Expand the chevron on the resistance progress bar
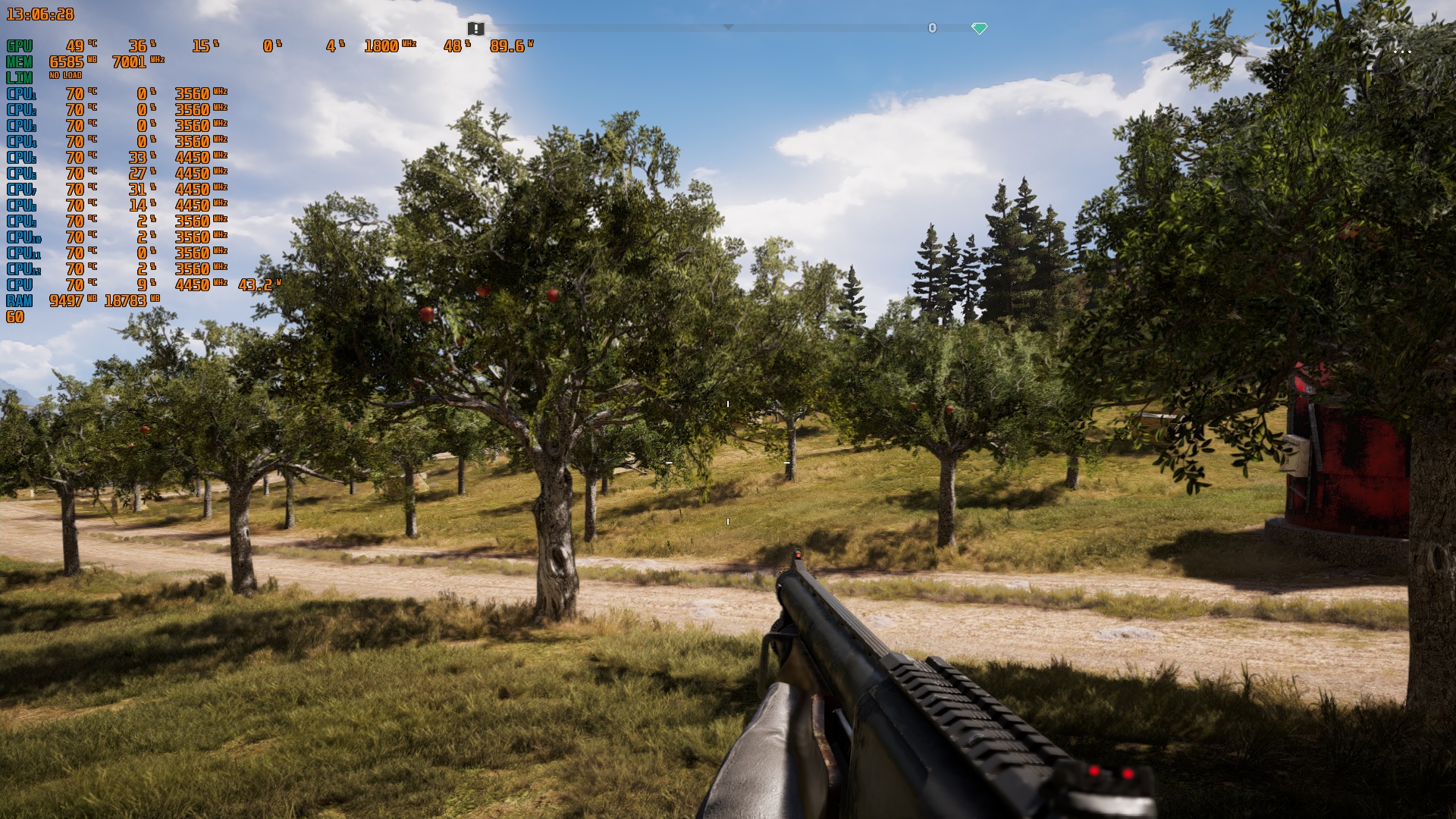The image size is (1456, 819). click(x=730, y=28)
